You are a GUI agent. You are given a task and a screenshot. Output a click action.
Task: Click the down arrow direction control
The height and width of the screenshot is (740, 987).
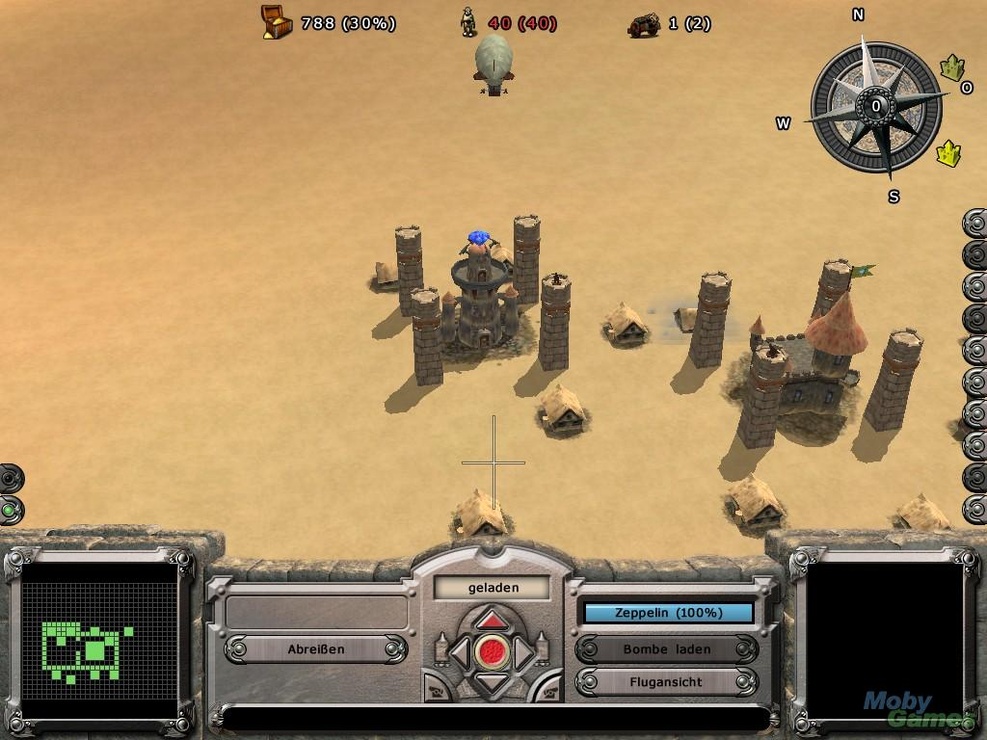(491, 683)
